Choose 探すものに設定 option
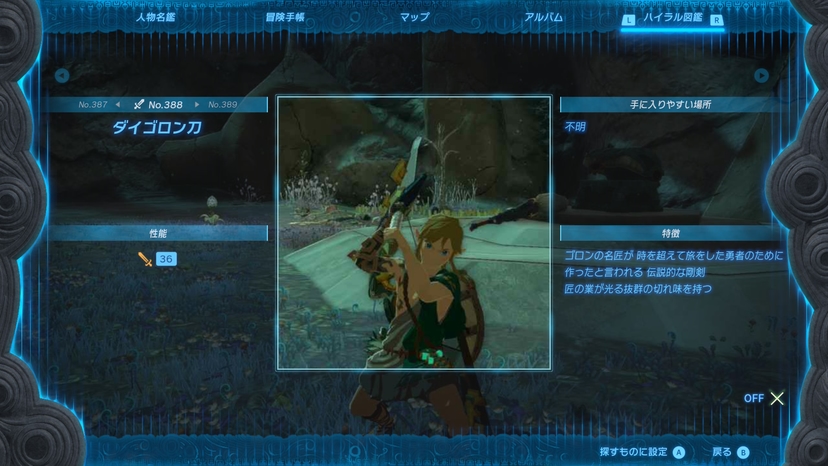 [642, 452]
